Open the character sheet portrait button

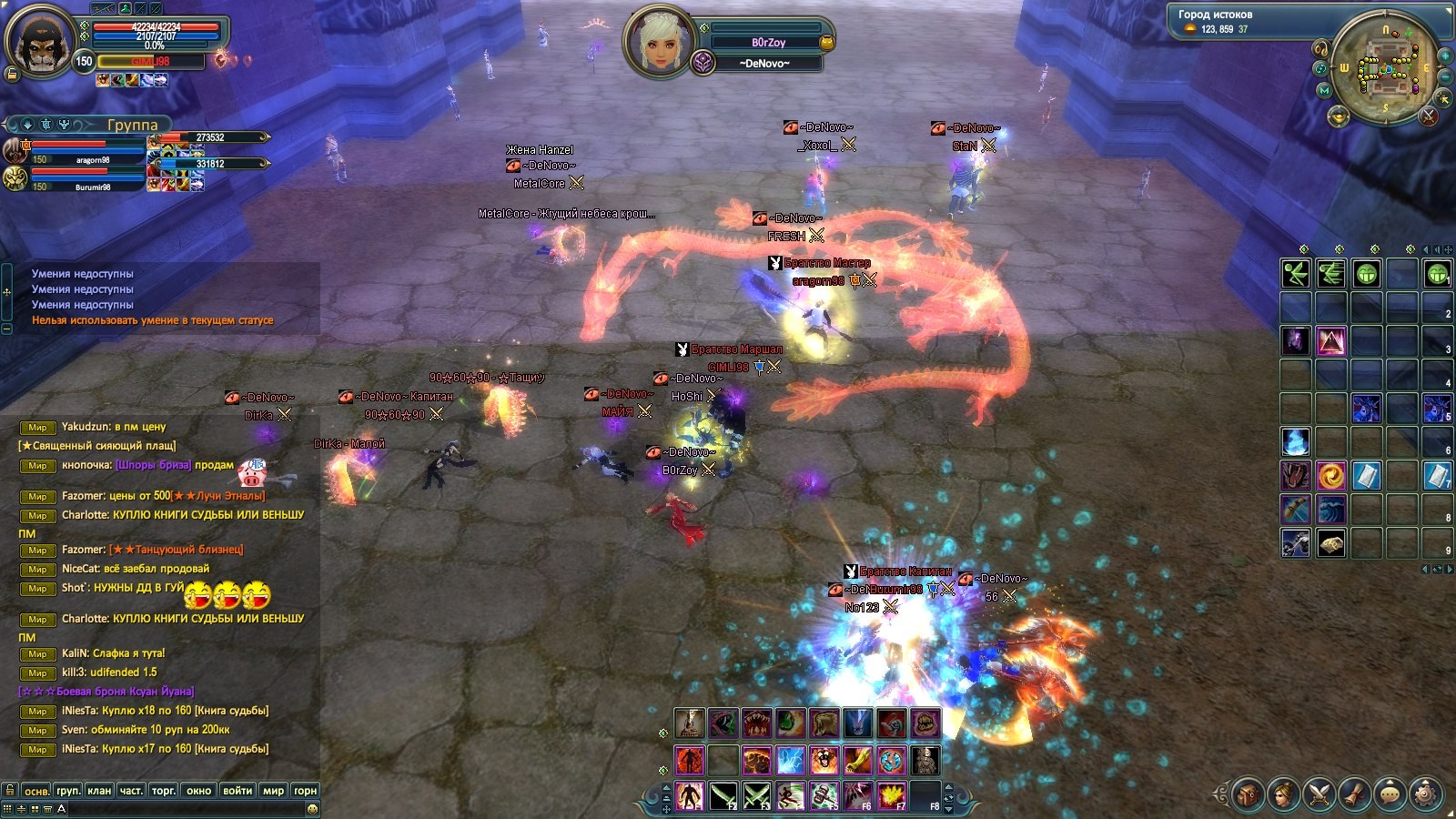(1283, 794)
